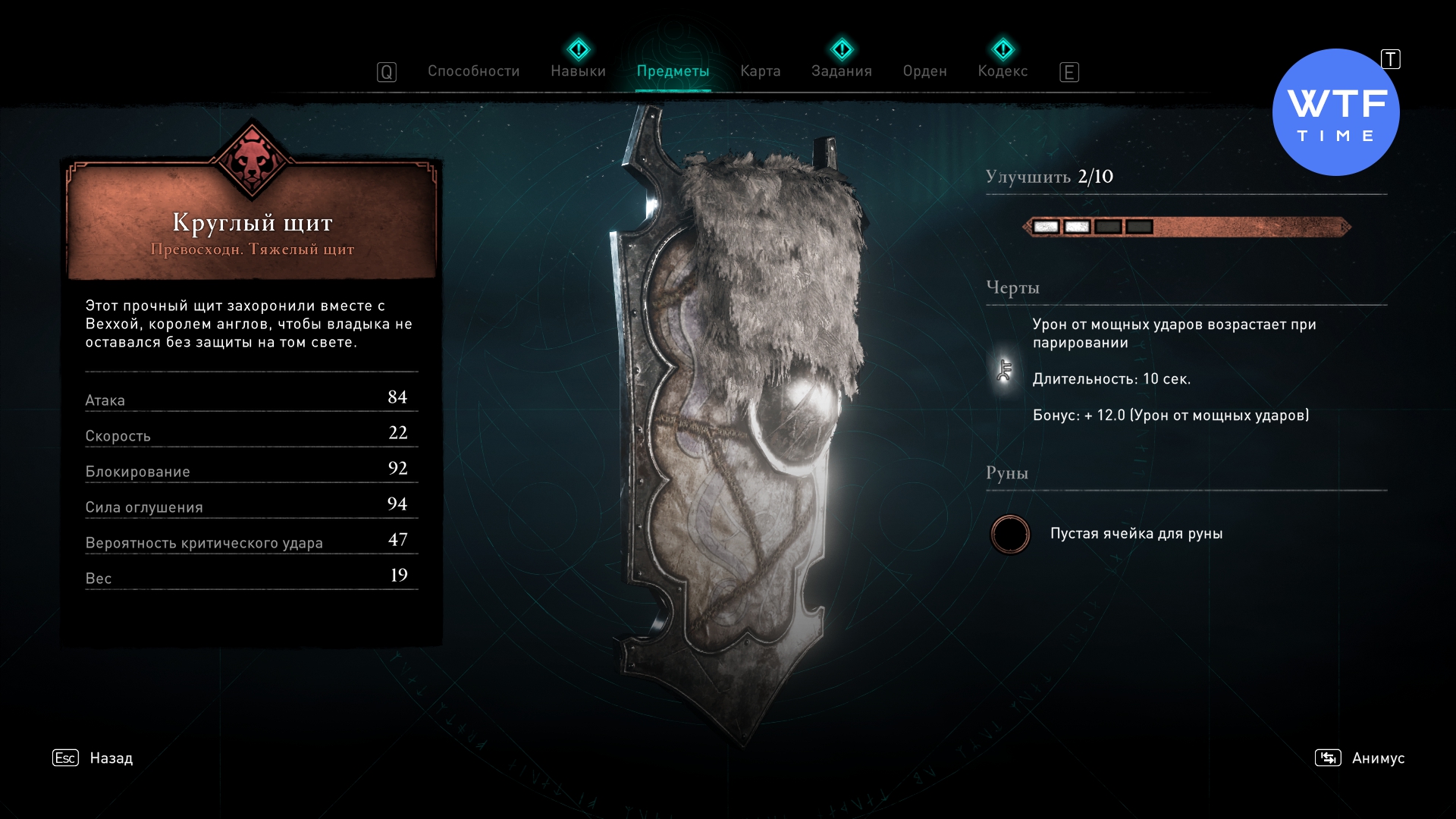1456x819 pixels.
Task: Switch to the Орден tab
Action: 924,71
